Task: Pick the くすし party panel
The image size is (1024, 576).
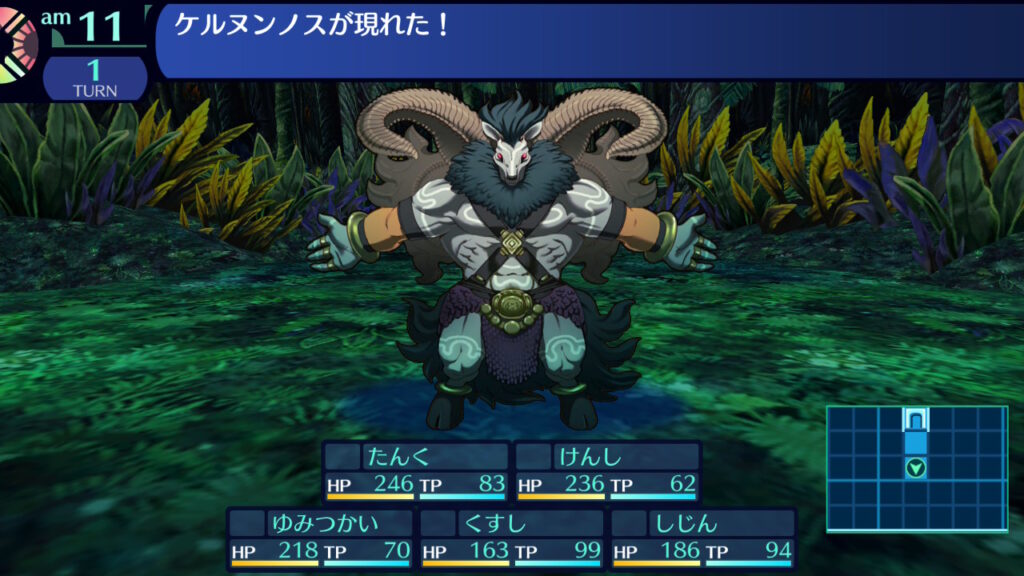Action: pos(511,537)
